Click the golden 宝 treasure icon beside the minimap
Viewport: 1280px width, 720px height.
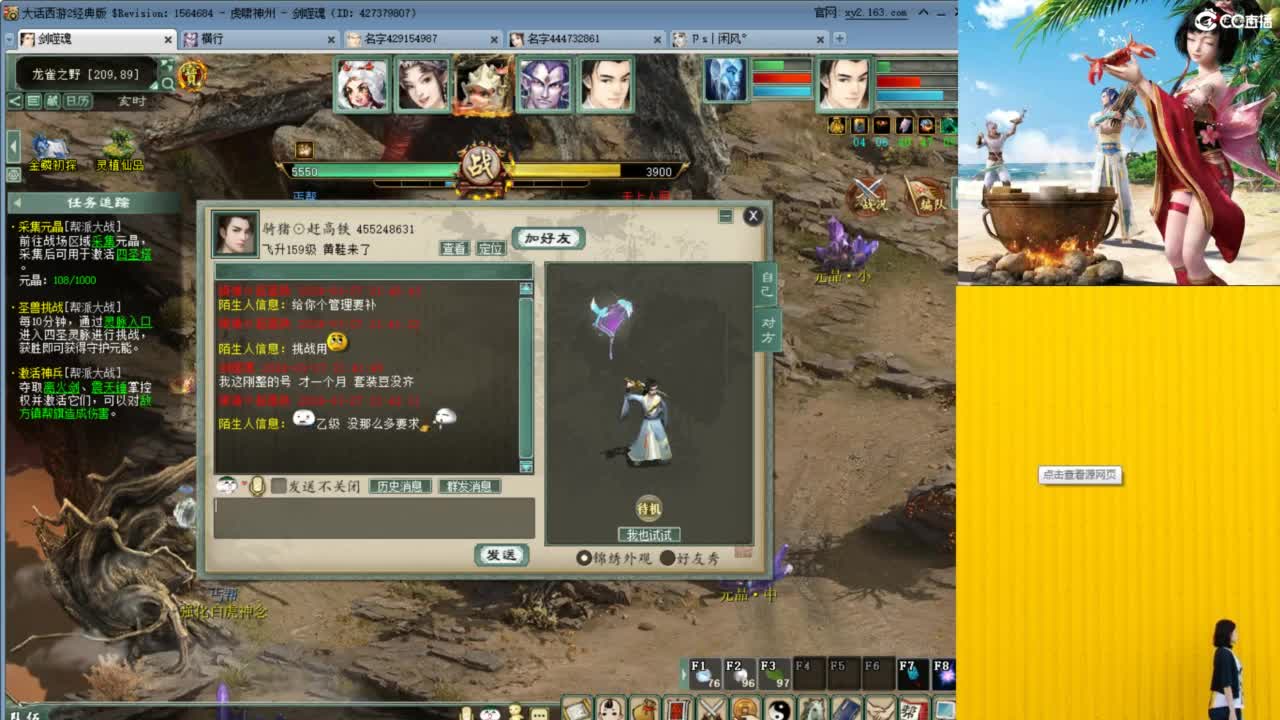pos(193,75)
